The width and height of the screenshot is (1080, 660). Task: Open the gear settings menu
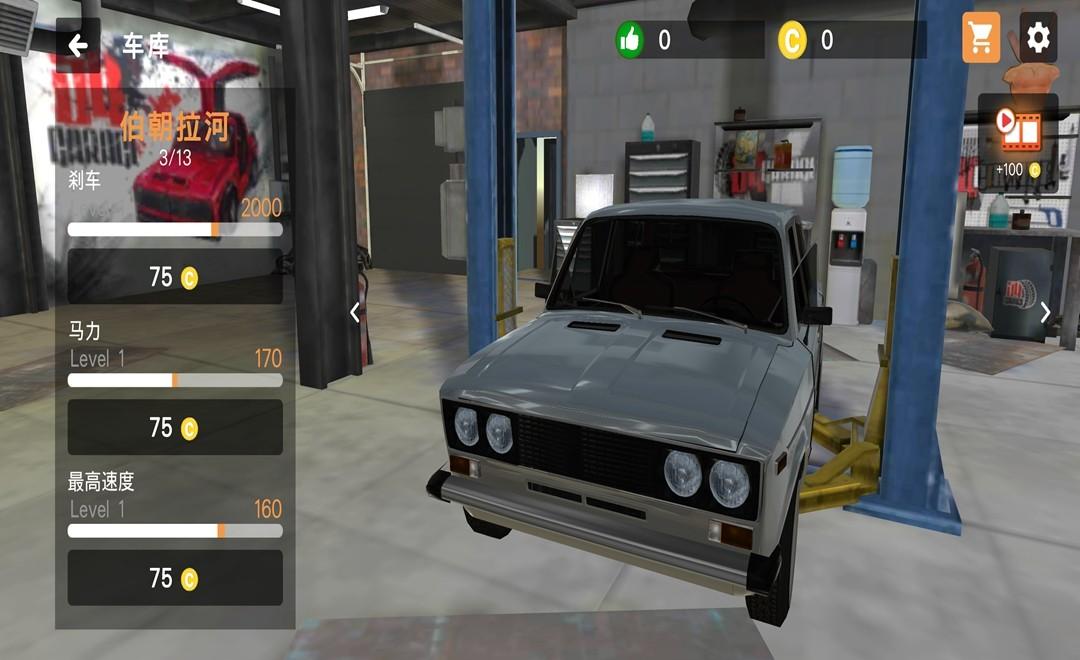[x=1038, y=38]
